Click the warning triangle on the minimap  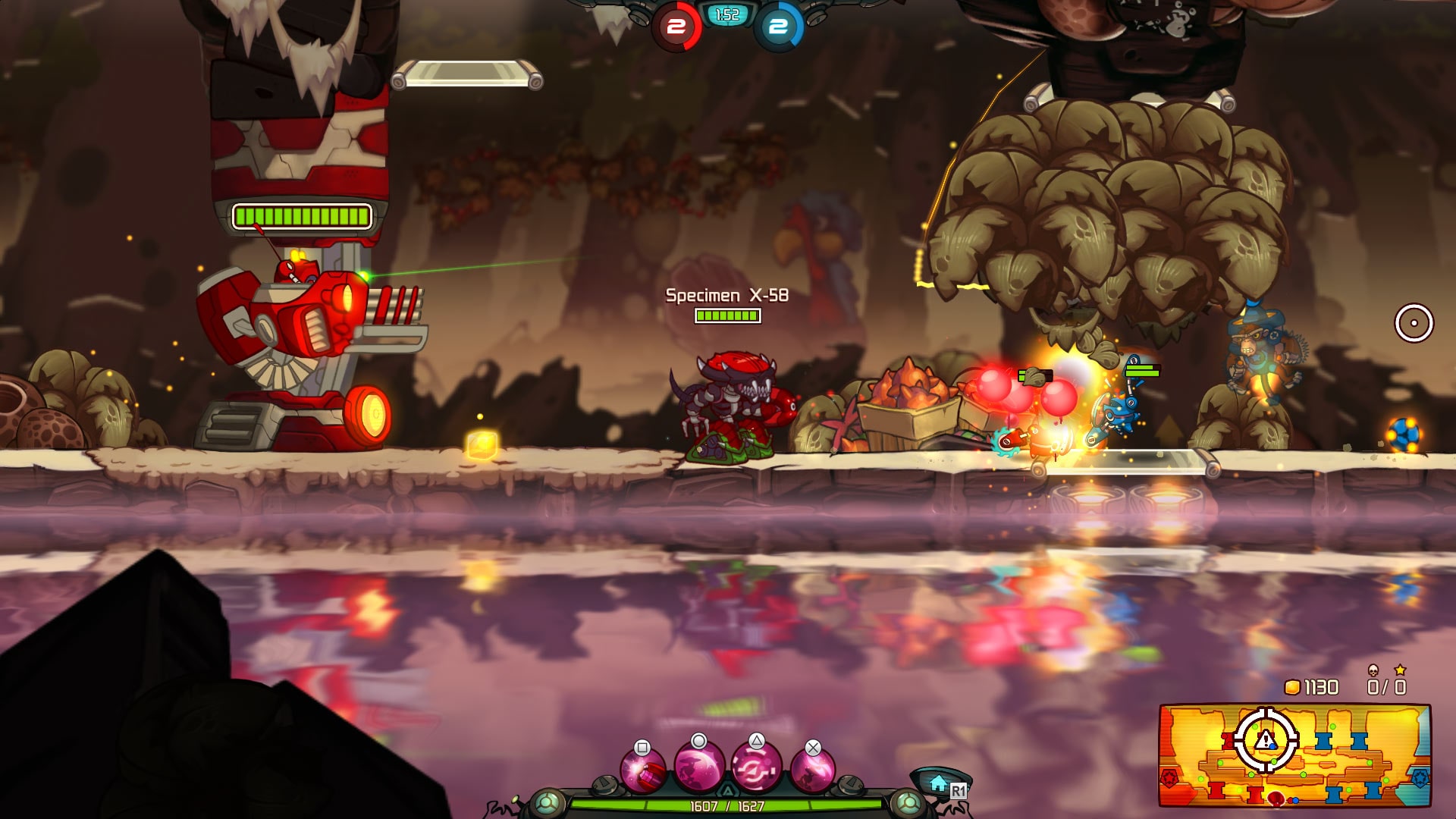[1265, 740]
